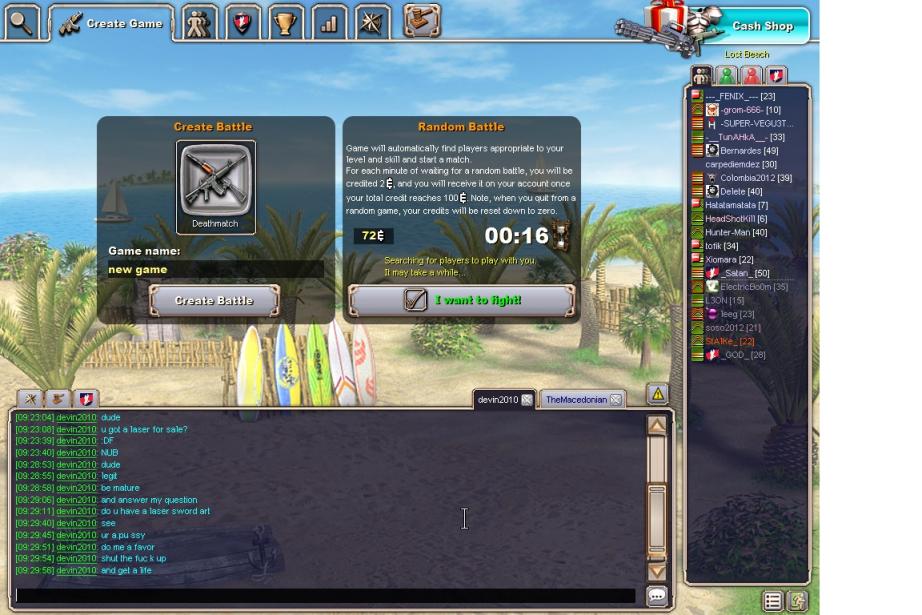This screenshot has height=615, width=922.
Task: Click the Create Battle button
Action: point(214,300)
